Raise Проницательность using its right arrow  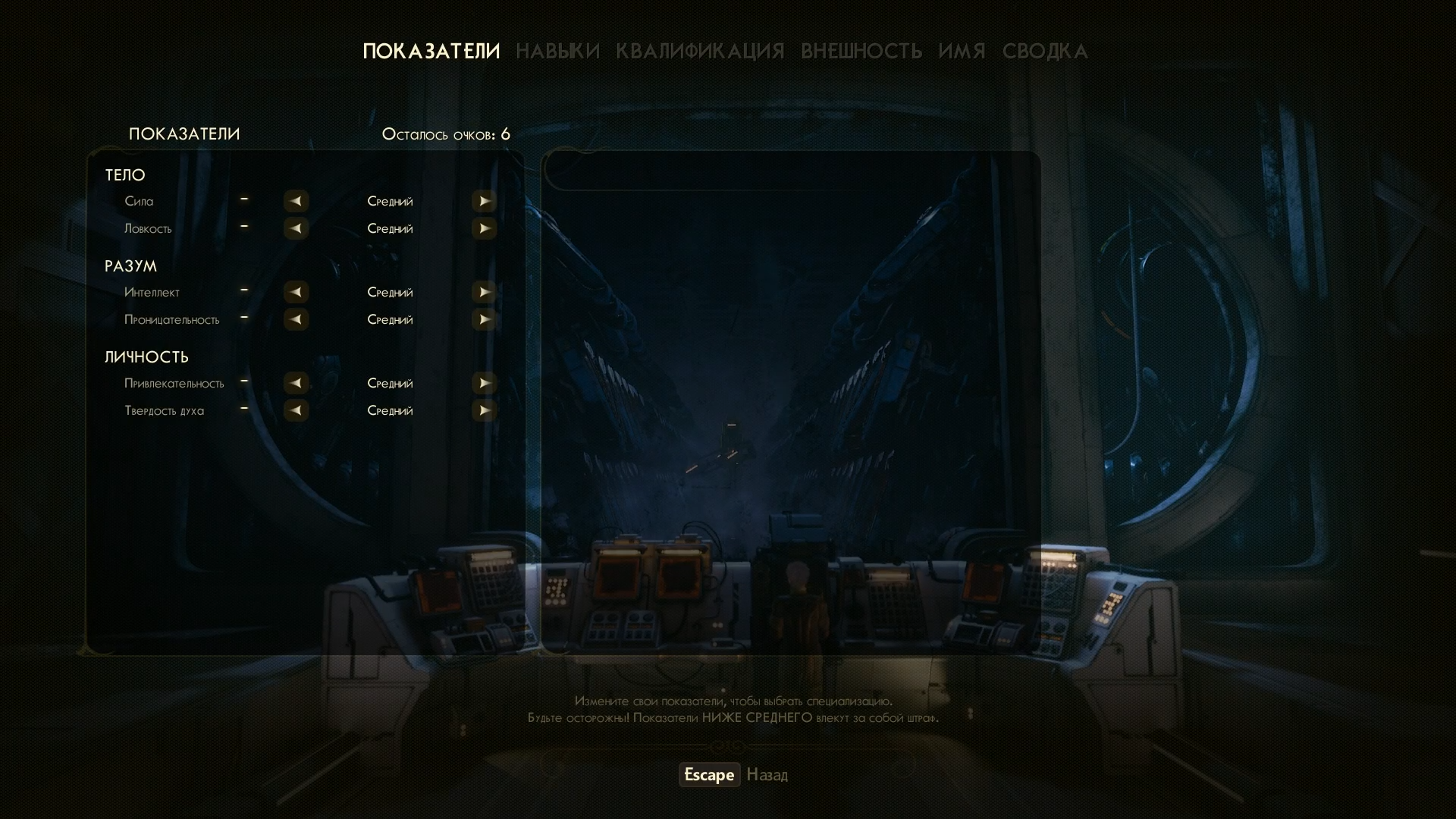[x=484, y=319]
